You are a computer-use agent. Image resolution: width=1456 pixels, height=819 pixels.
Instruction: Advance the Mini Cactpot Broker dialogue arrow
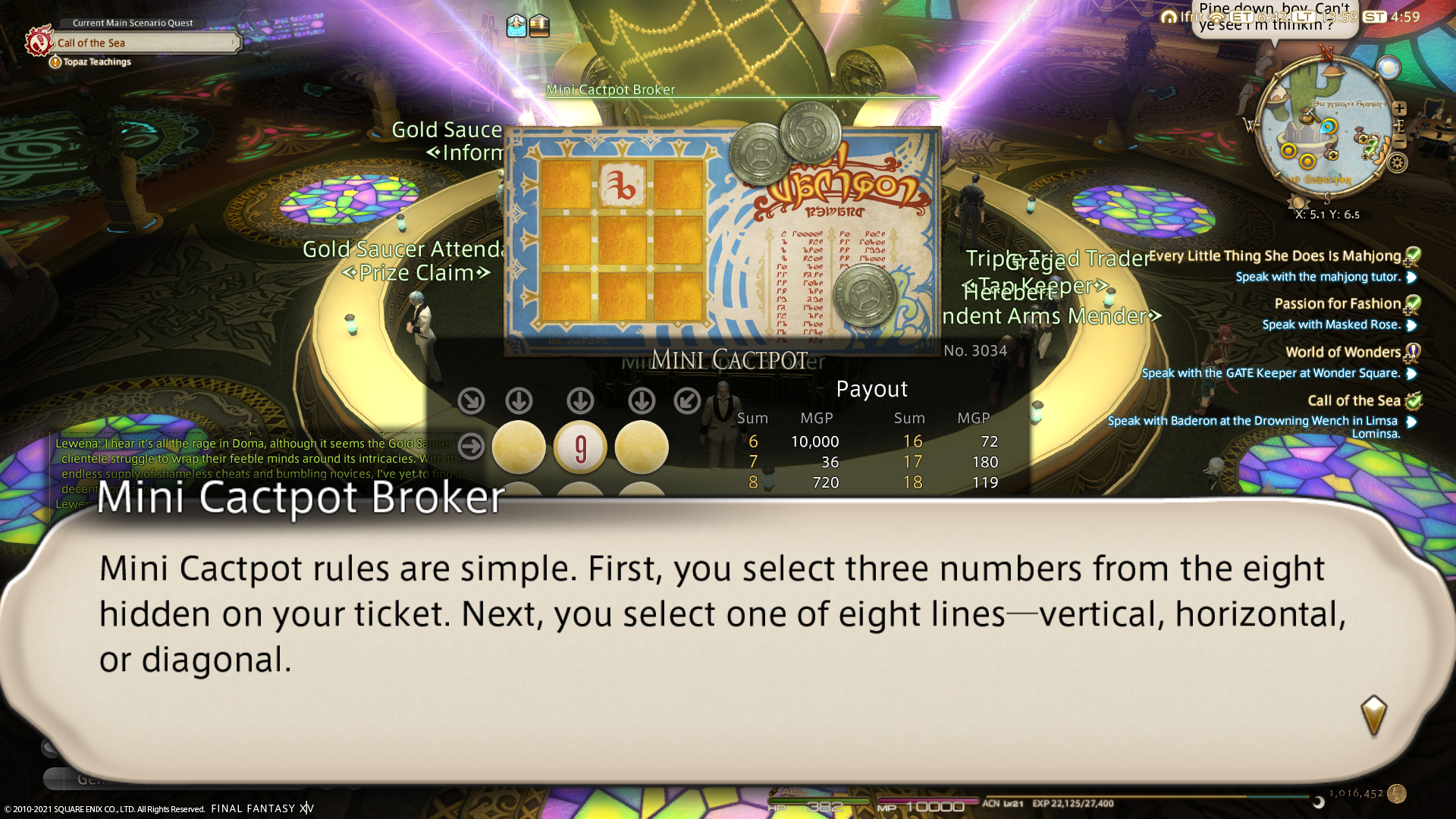coord(1373,715)
